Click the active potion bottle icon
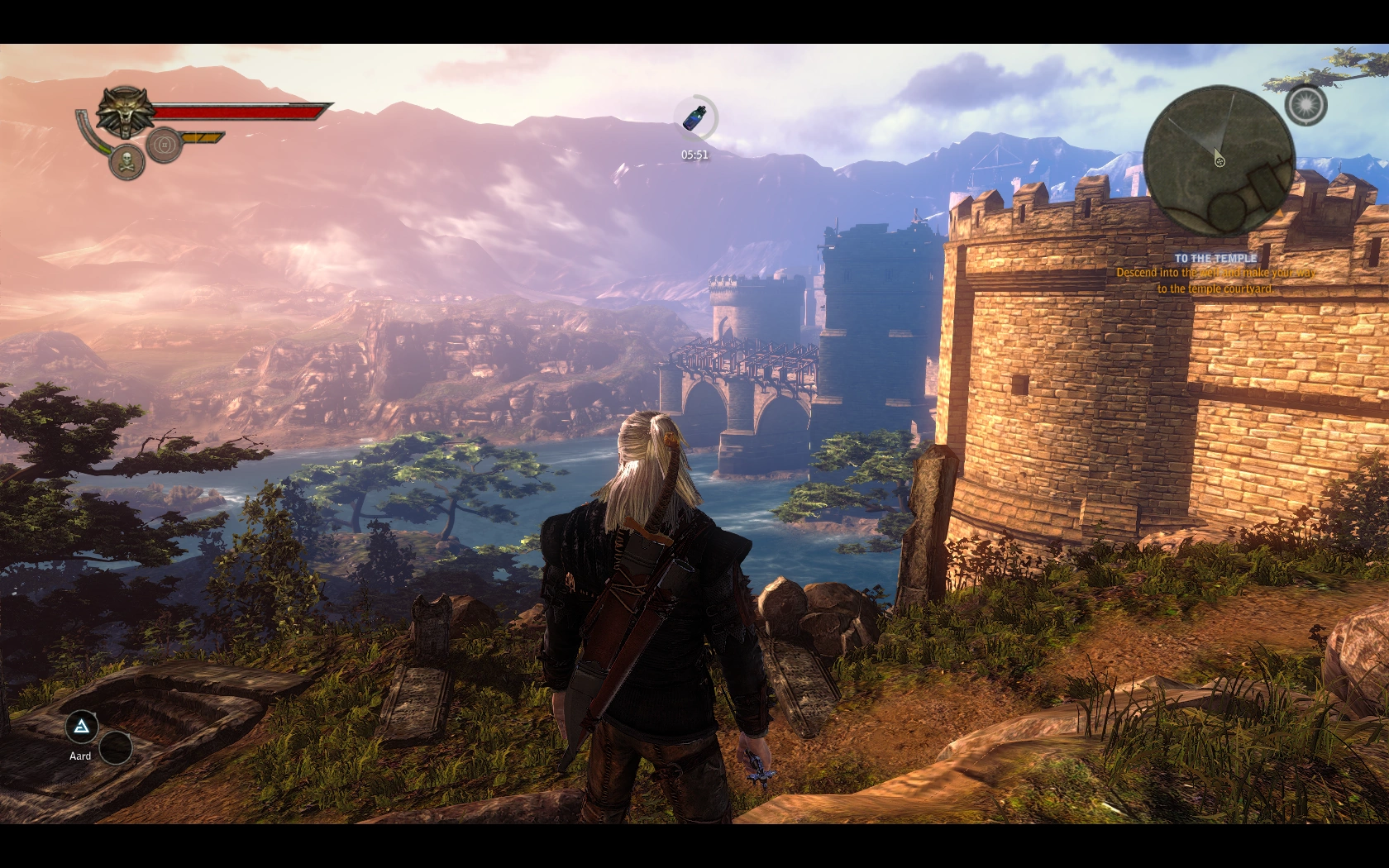The image size is (1389, 868). 694,118
